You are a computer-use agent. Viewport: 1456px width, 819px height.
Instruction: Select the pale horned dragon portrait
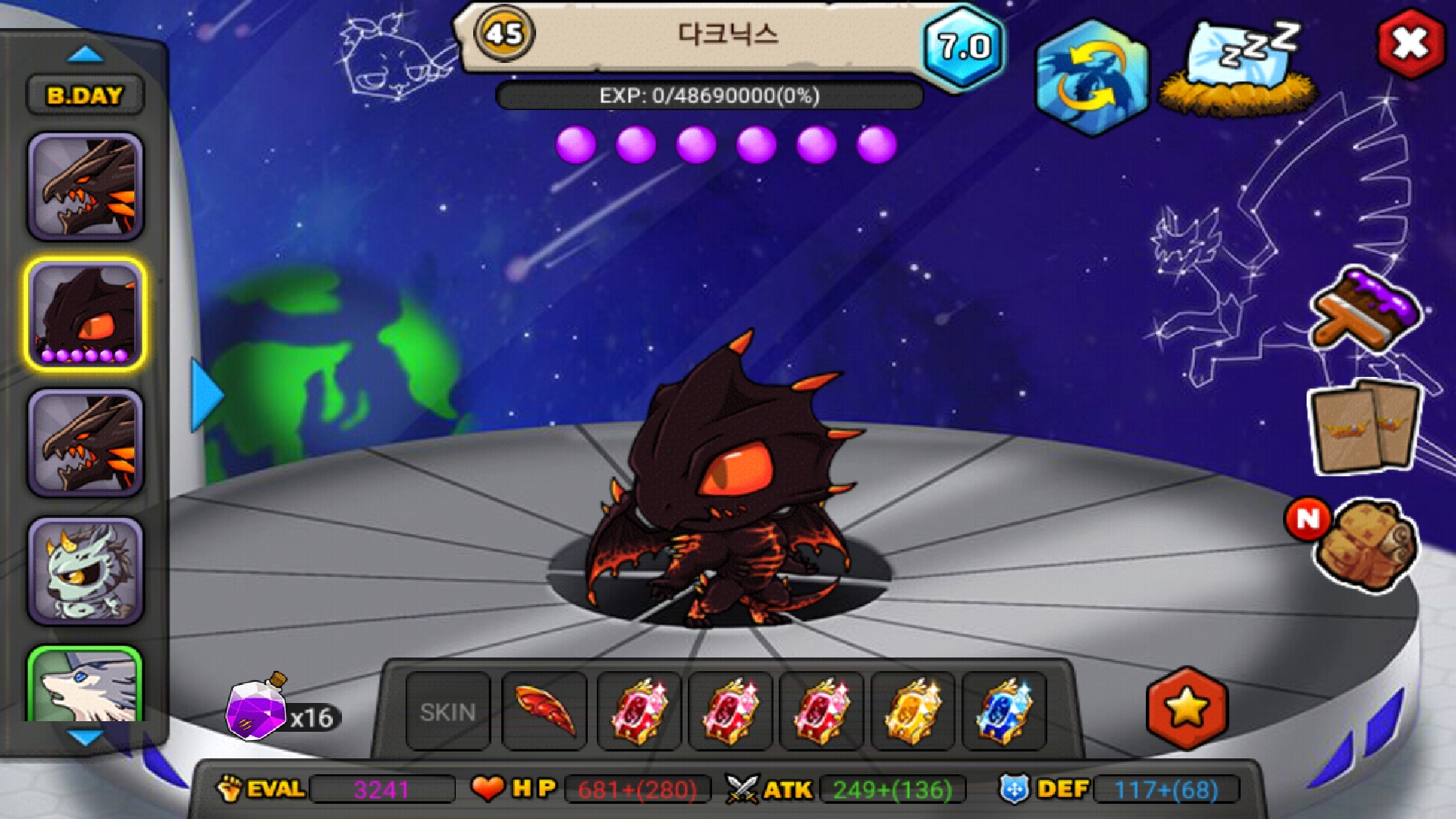pos(86,570)
